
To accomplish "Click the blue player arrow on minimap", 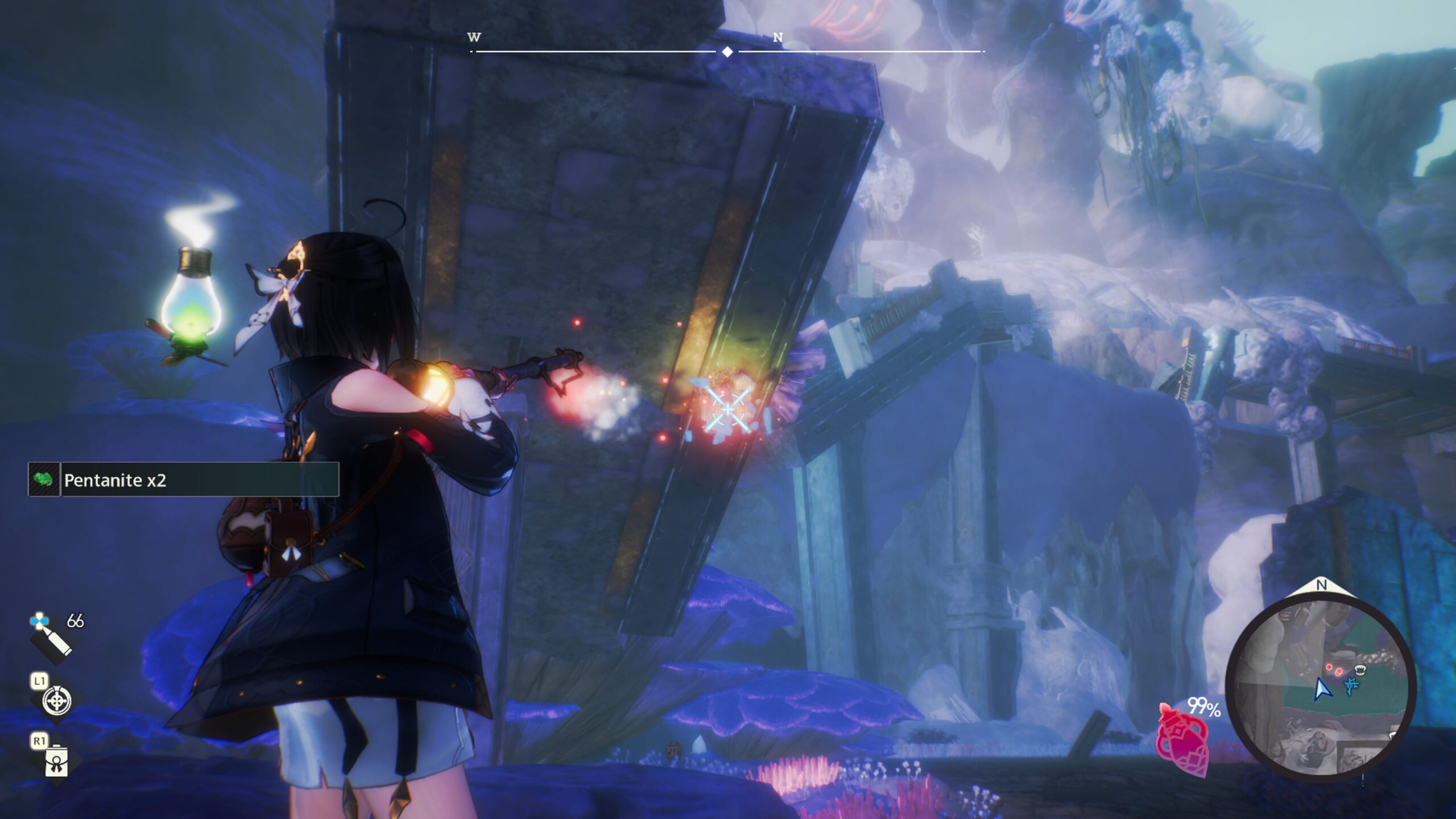I will pos(1322,689).
